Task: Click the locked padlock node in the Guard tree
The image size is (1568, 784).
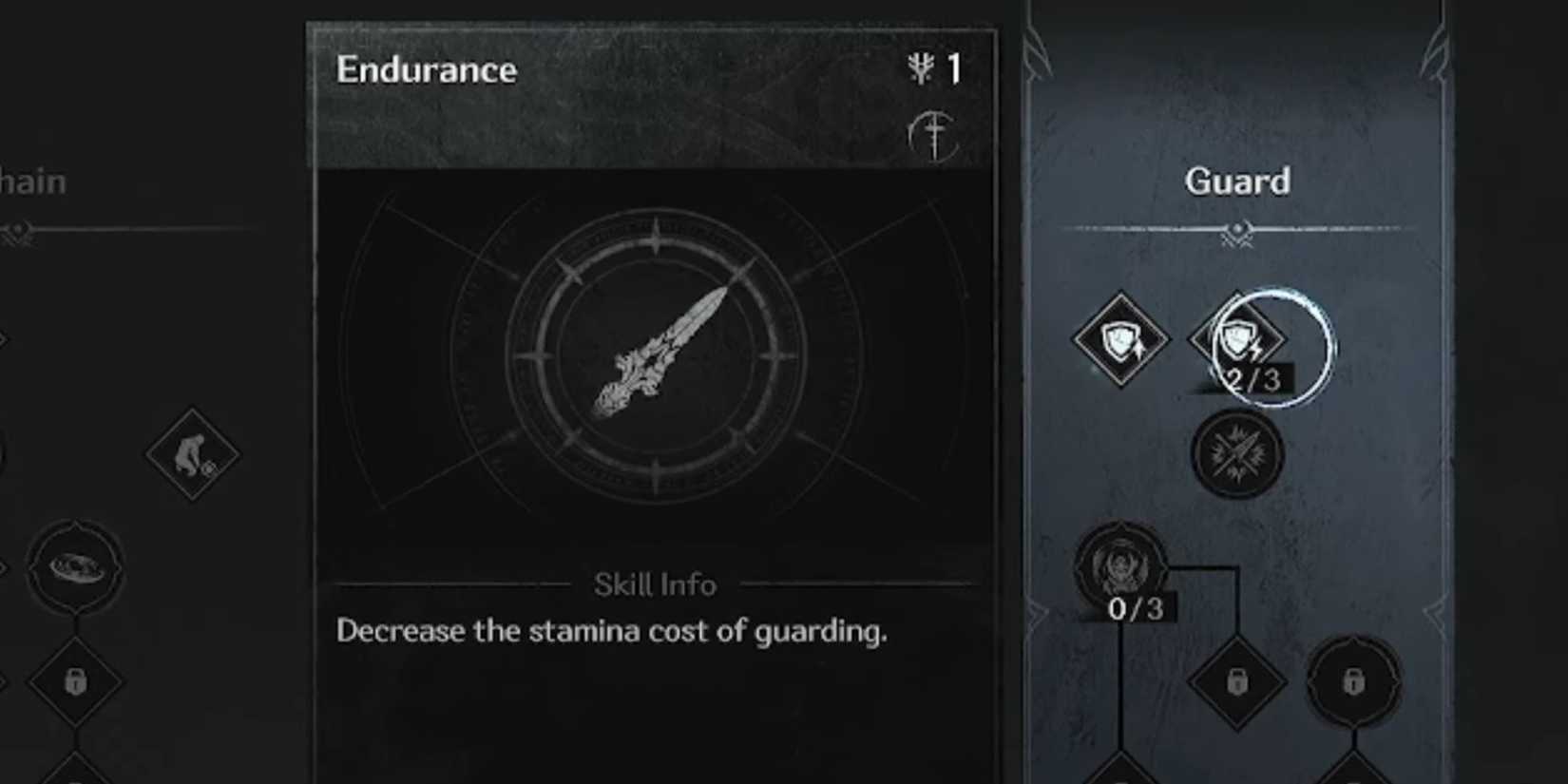Action: [1235, 682]
